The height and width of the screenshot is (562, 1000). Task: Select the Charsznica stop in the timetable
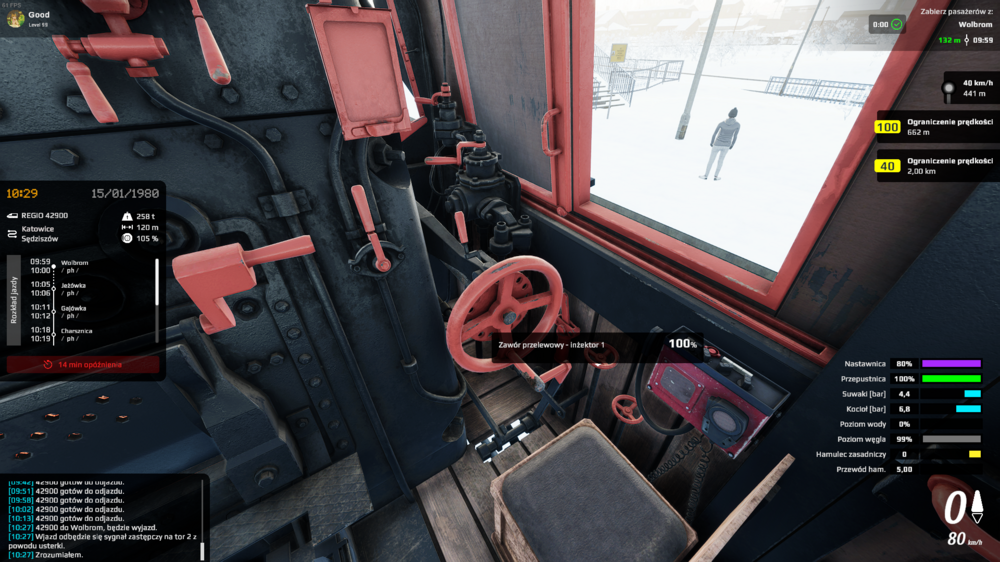coord(76,334)
